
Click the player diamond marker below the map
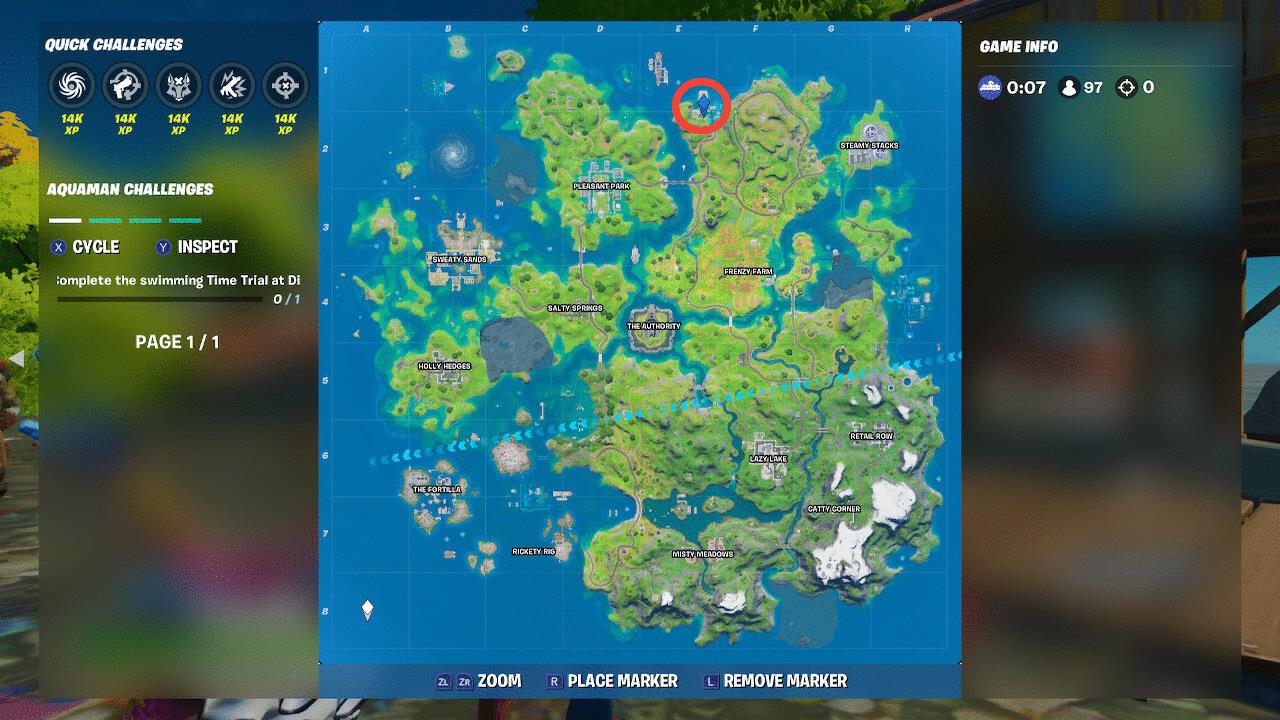366,606
